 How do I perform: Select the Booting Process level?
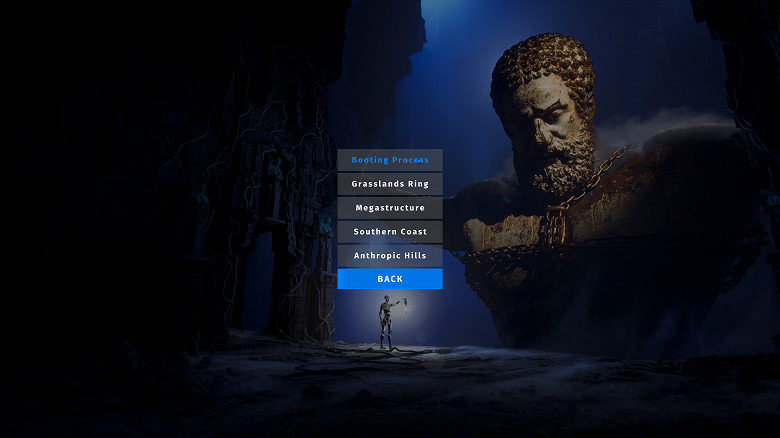tap(390, 160)
